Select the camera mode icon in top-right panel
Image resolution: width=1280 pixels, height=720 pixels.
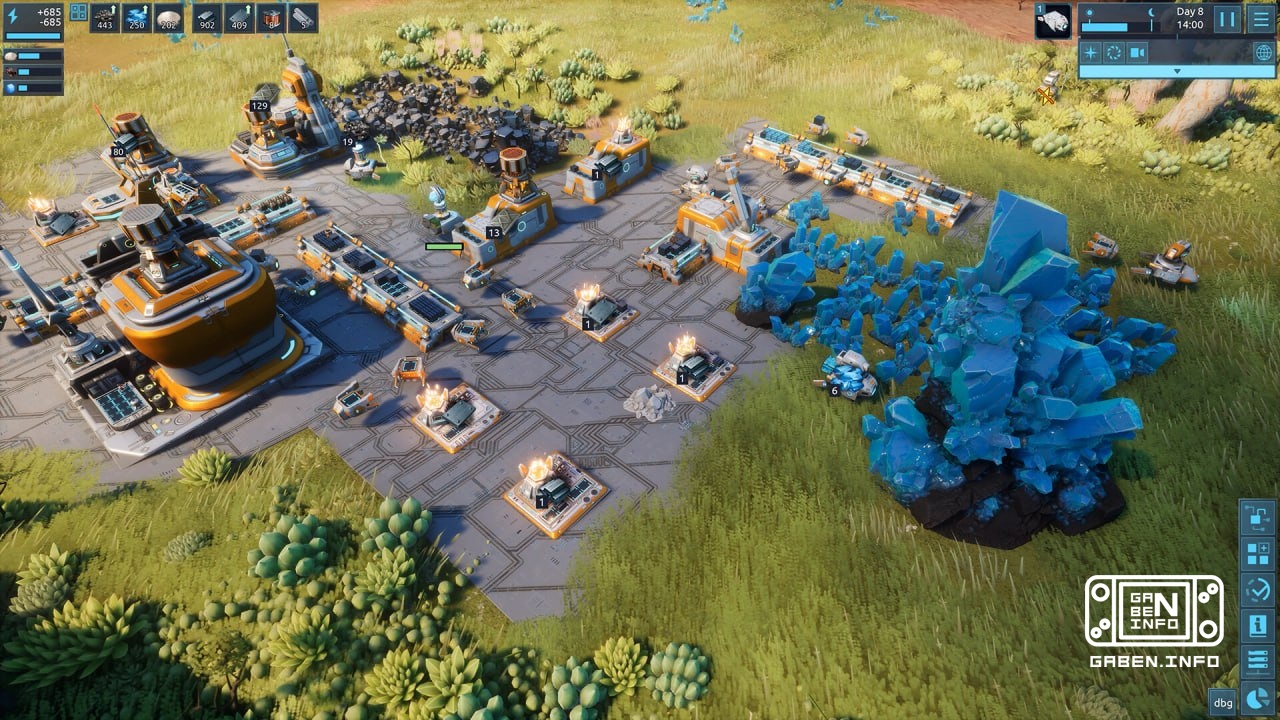coord(1136,51)
